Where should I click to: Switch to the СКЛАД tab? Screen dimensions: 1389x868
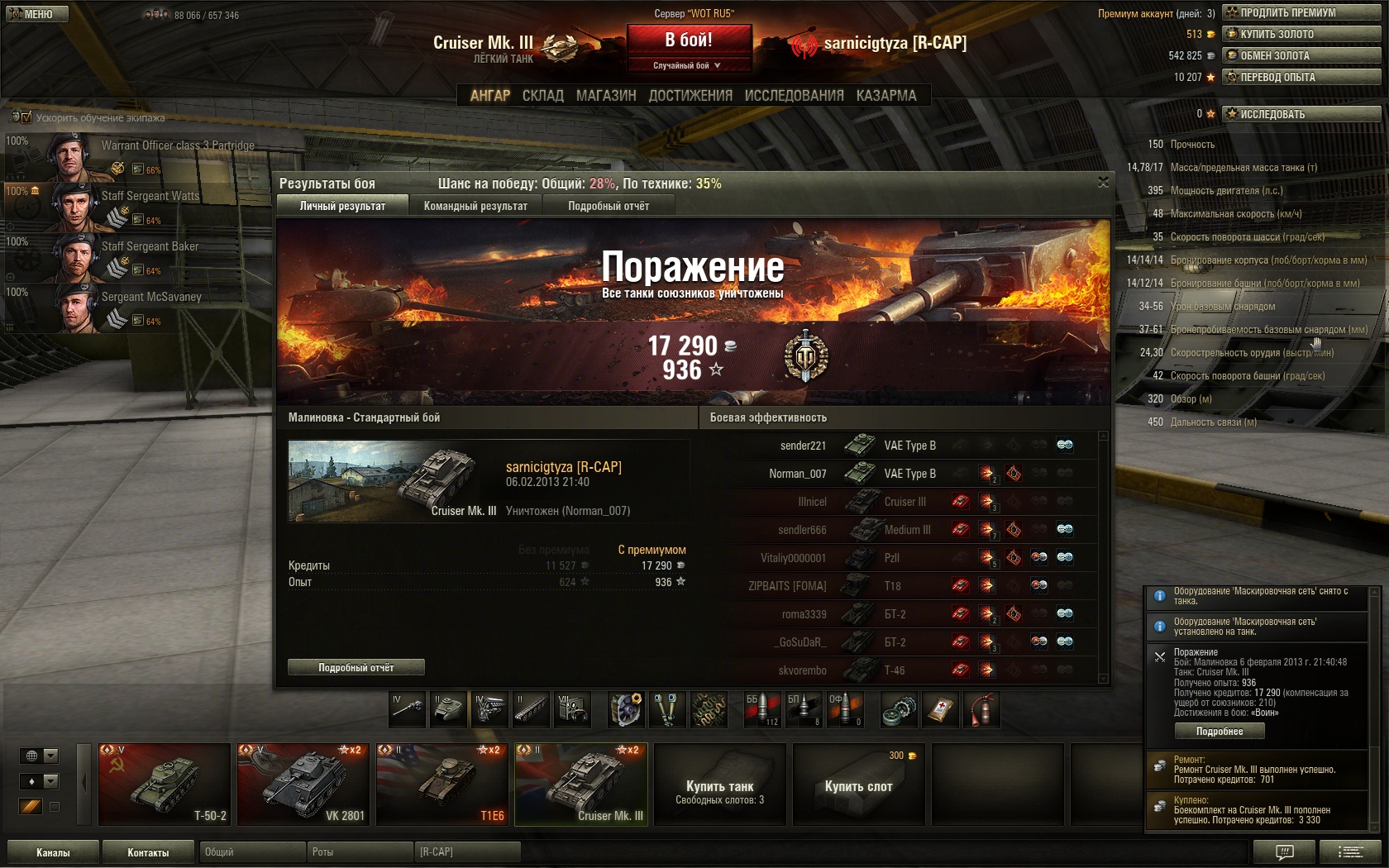click(542, 96)
